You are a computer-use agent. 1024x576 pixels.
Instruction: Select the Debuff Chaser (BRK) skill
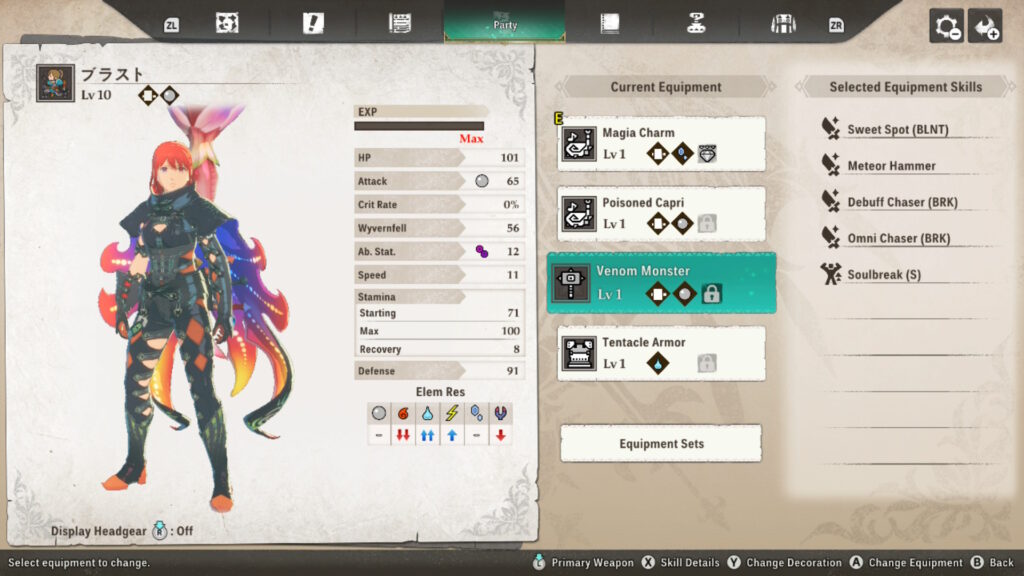point(901,202)
